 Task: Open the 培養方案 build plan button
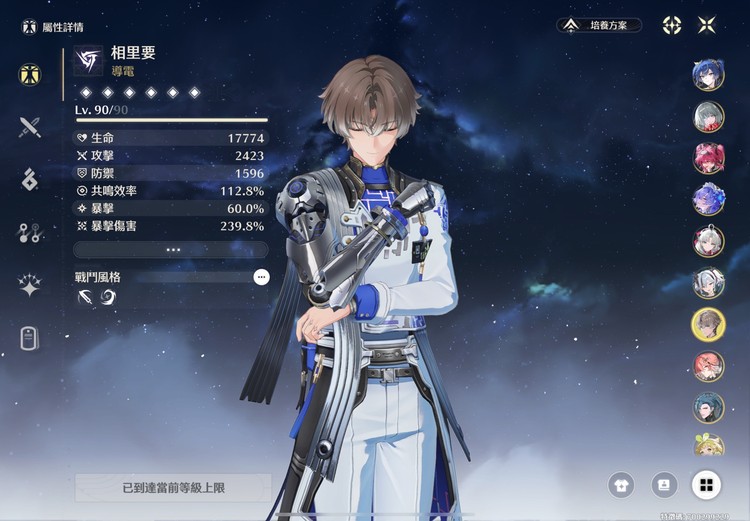pos(599,25)
